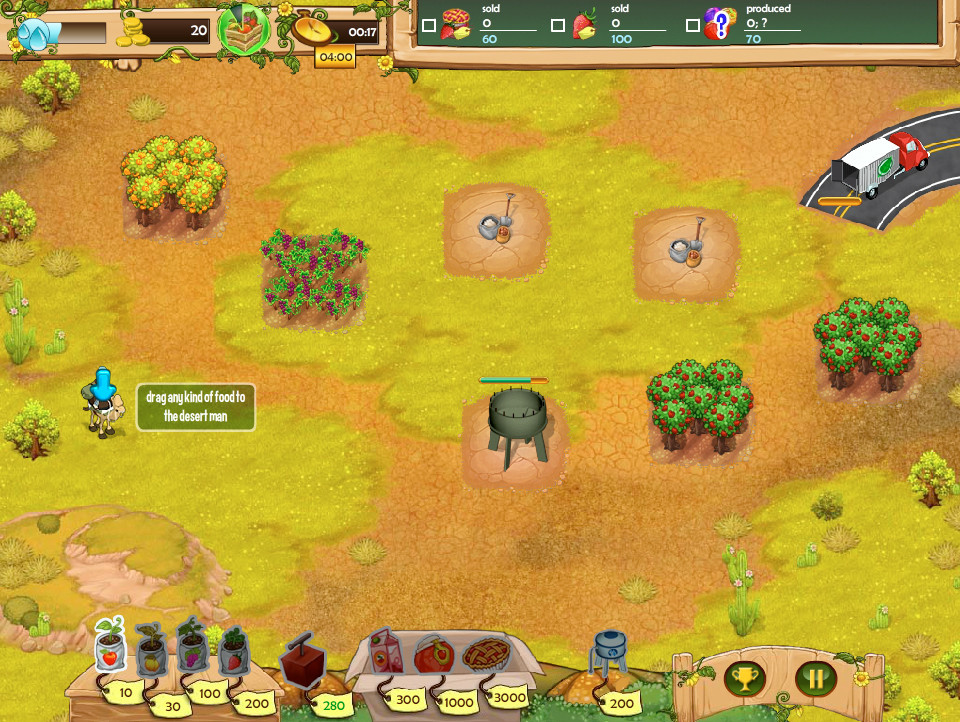Select the strawberry seed bag costing 200
This screenshot has height=722, width=960.
tap(232, 650)
